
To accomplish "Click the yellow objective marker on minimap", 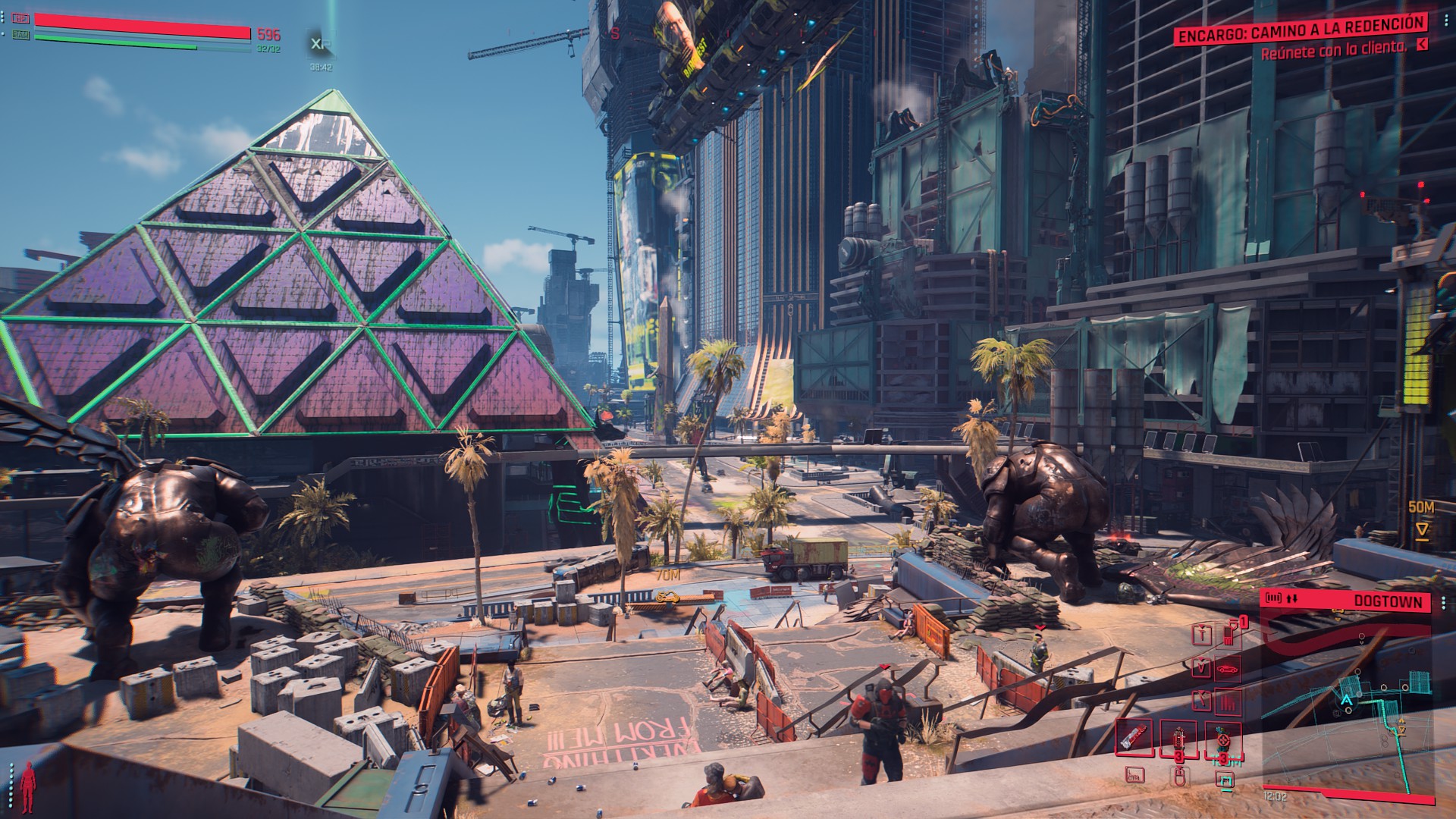I will pyautogui.click(x=1403, y=729).
